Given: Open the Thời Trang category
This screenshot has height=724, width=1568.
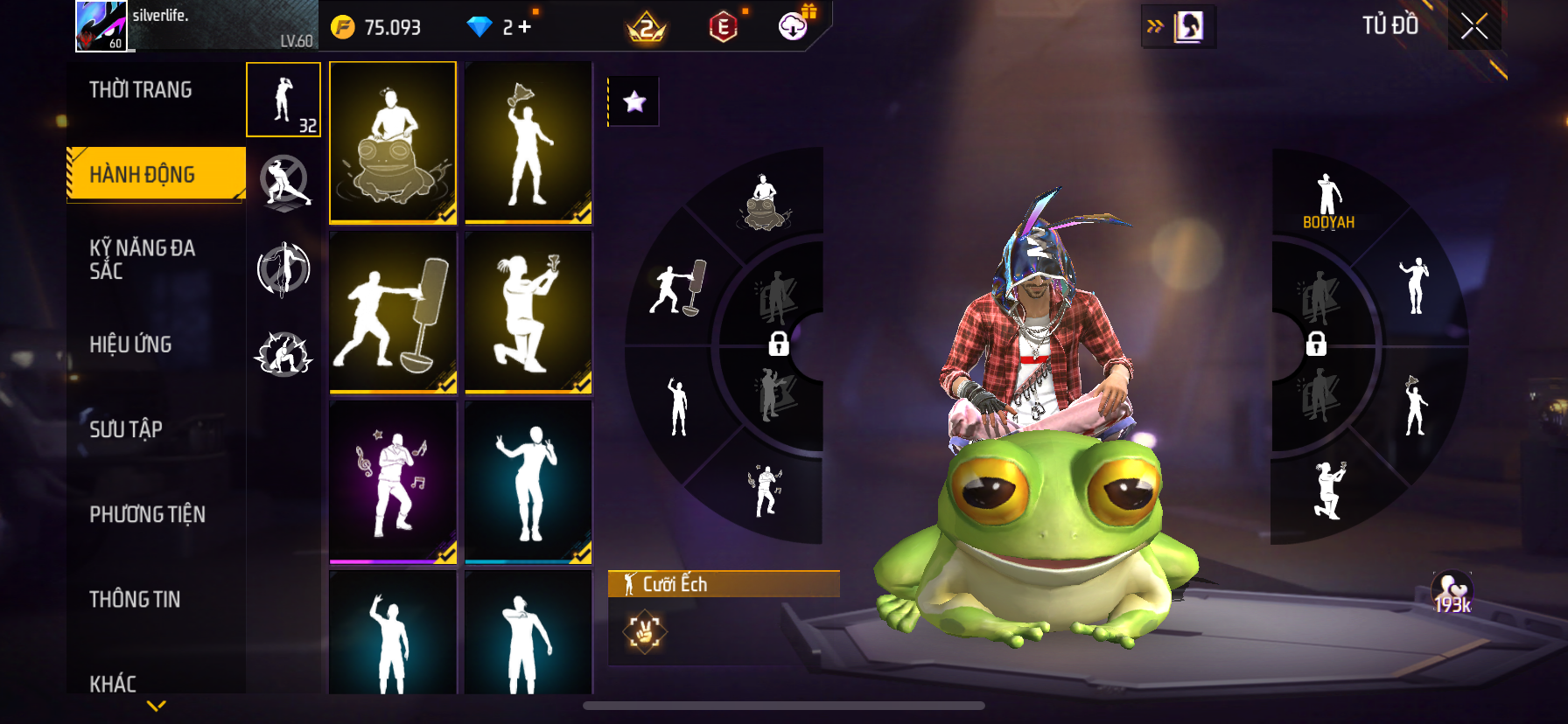Looking at the screenshot, I should tap(141, 90).
